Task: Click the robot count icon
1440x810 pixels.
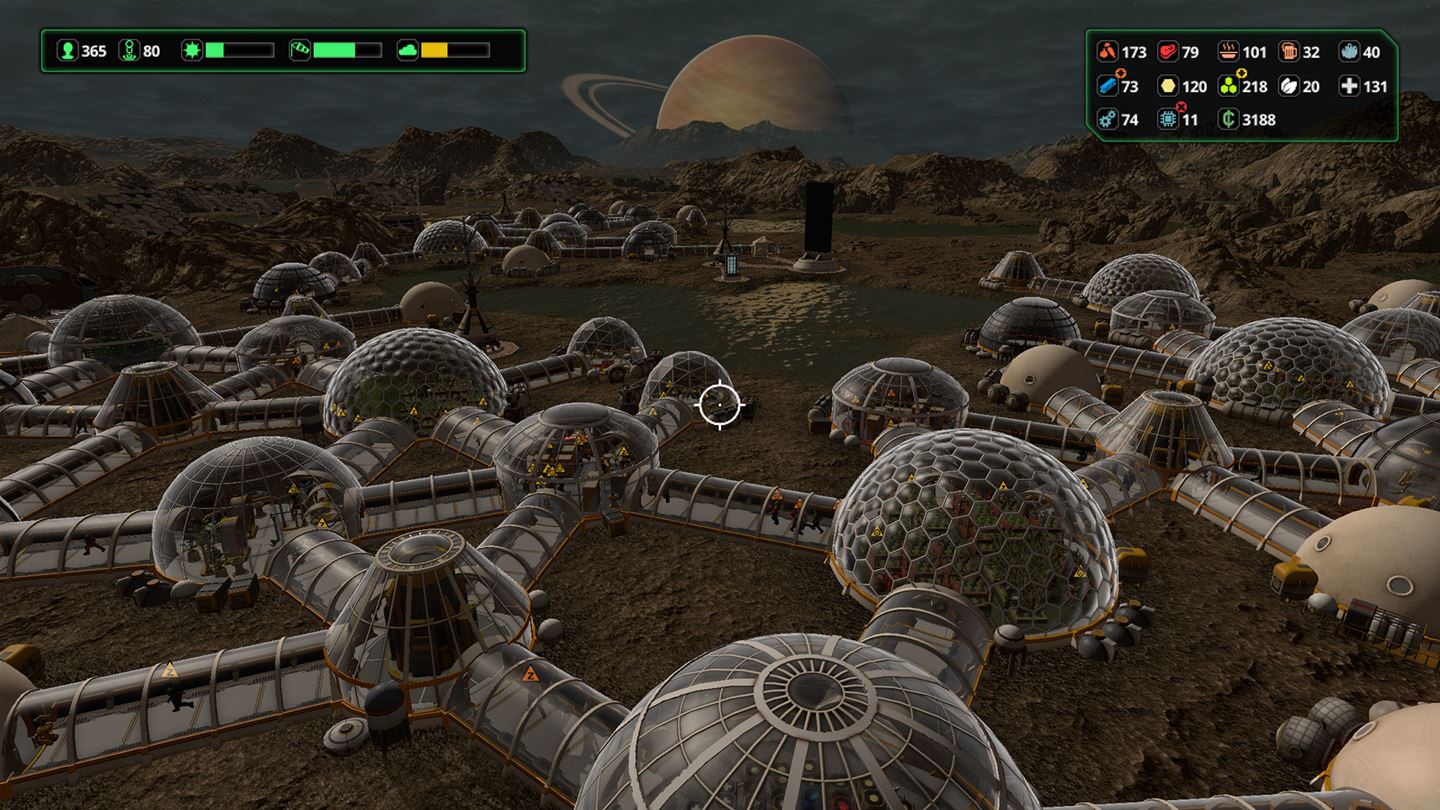Action: [130, 51]
